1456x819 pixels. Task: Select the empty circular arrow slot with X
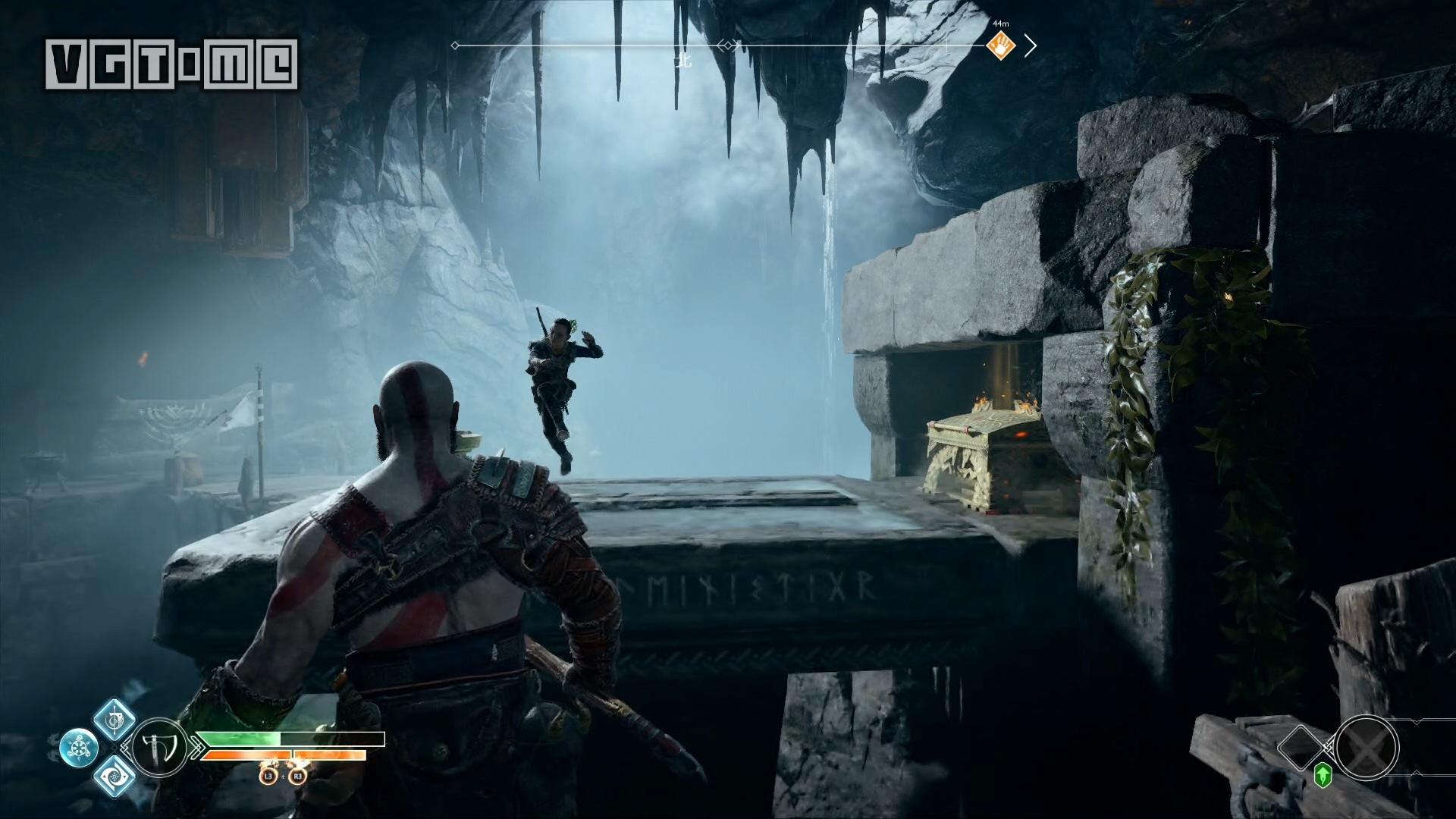click(x=1366, y=747)
